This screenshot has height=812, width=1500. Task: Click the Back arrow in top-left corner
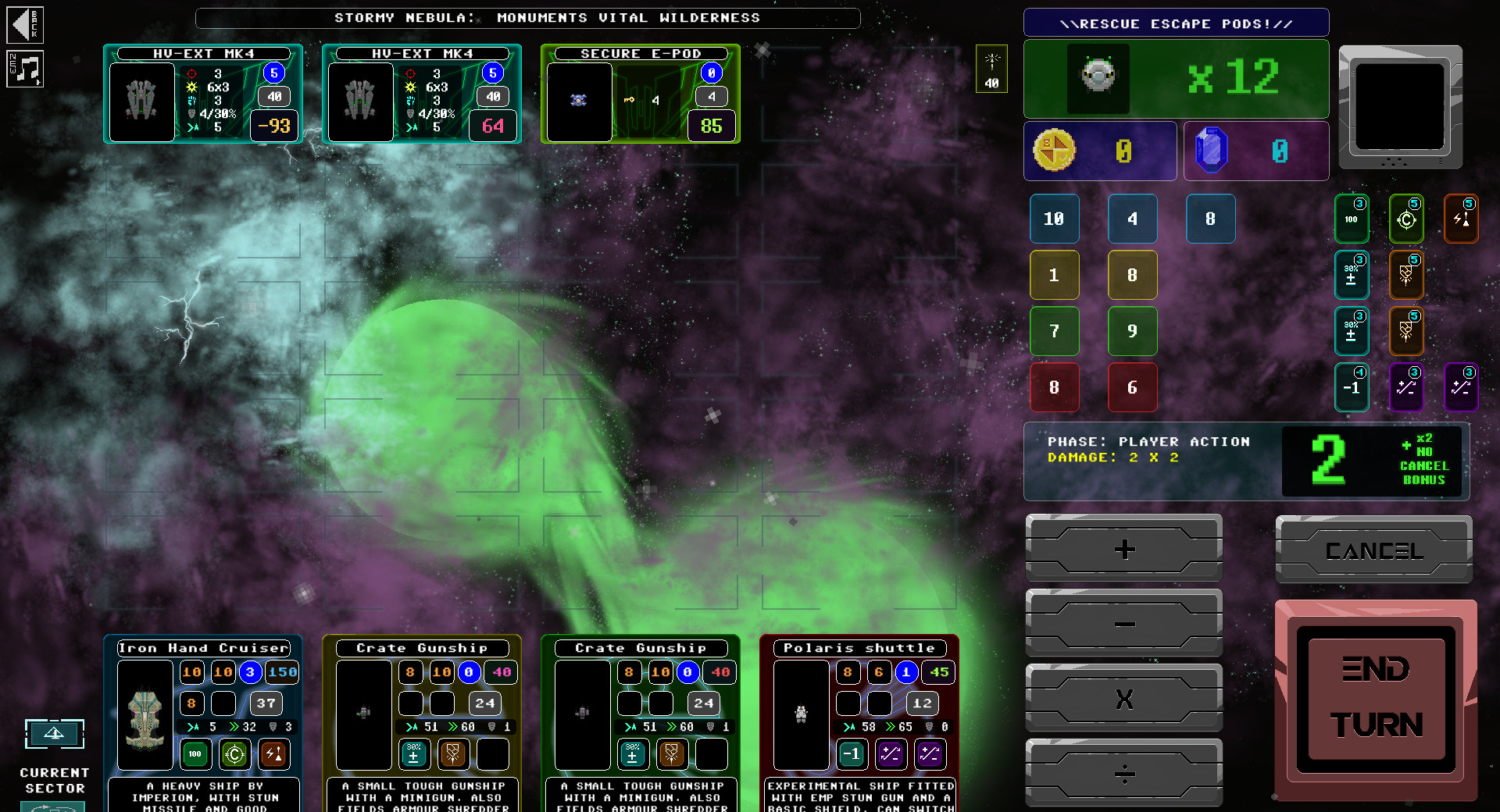point(24,24)
